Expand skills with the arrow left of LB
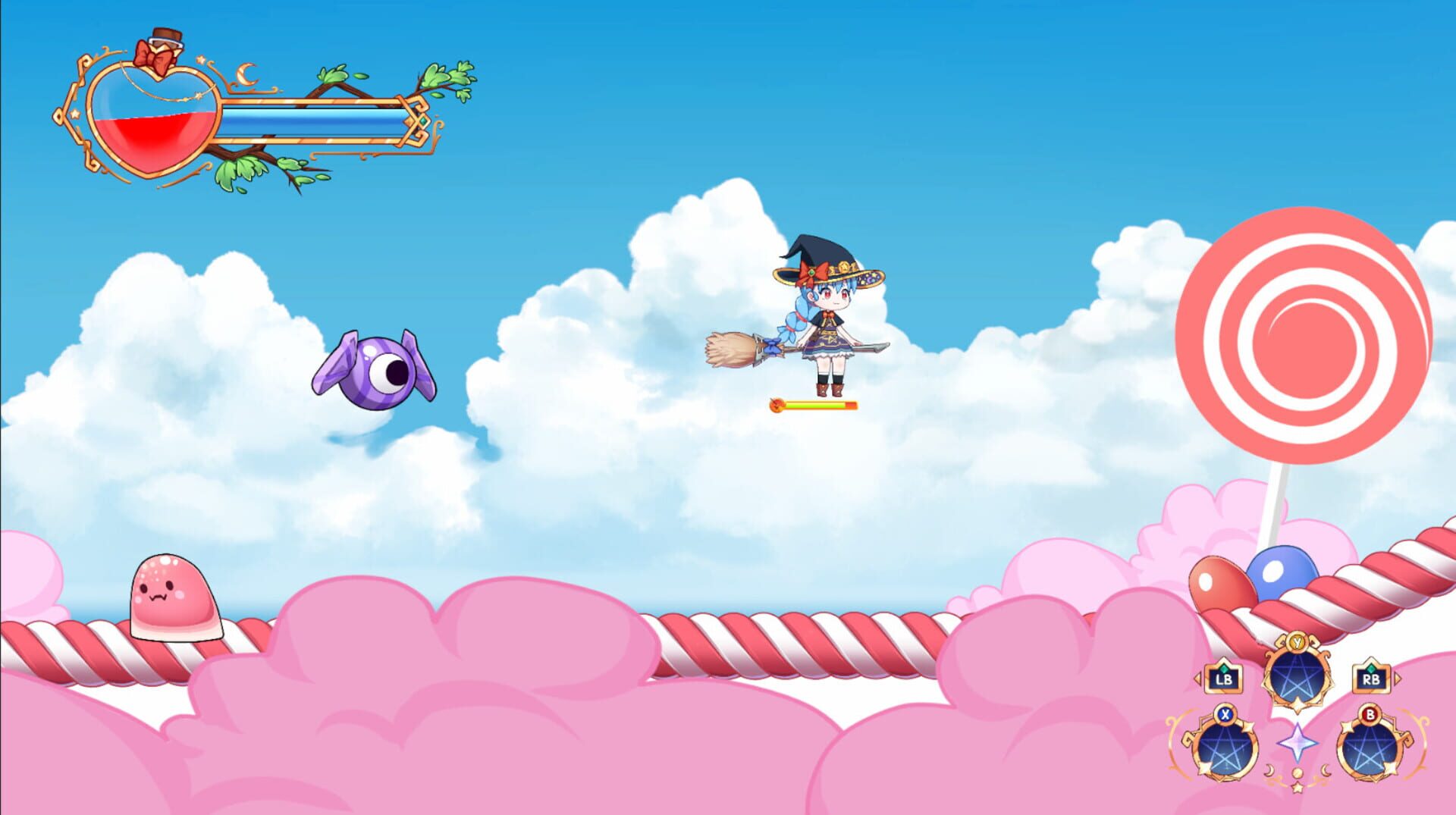 click(x=1197, y=678)
